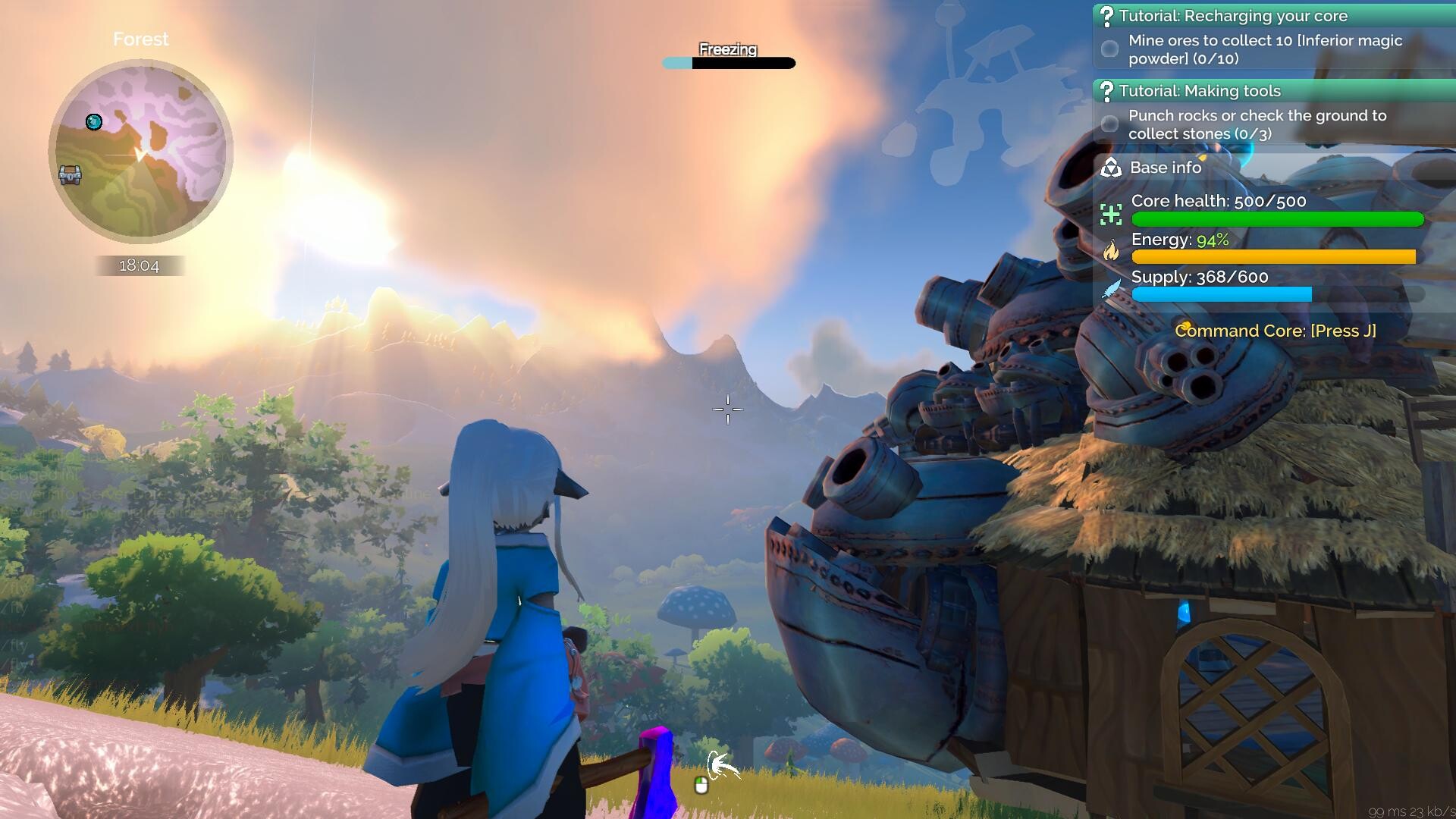Select the Base info emblem icon
The height and width of the screenshot is (819, 1456).
point(1110,168)
